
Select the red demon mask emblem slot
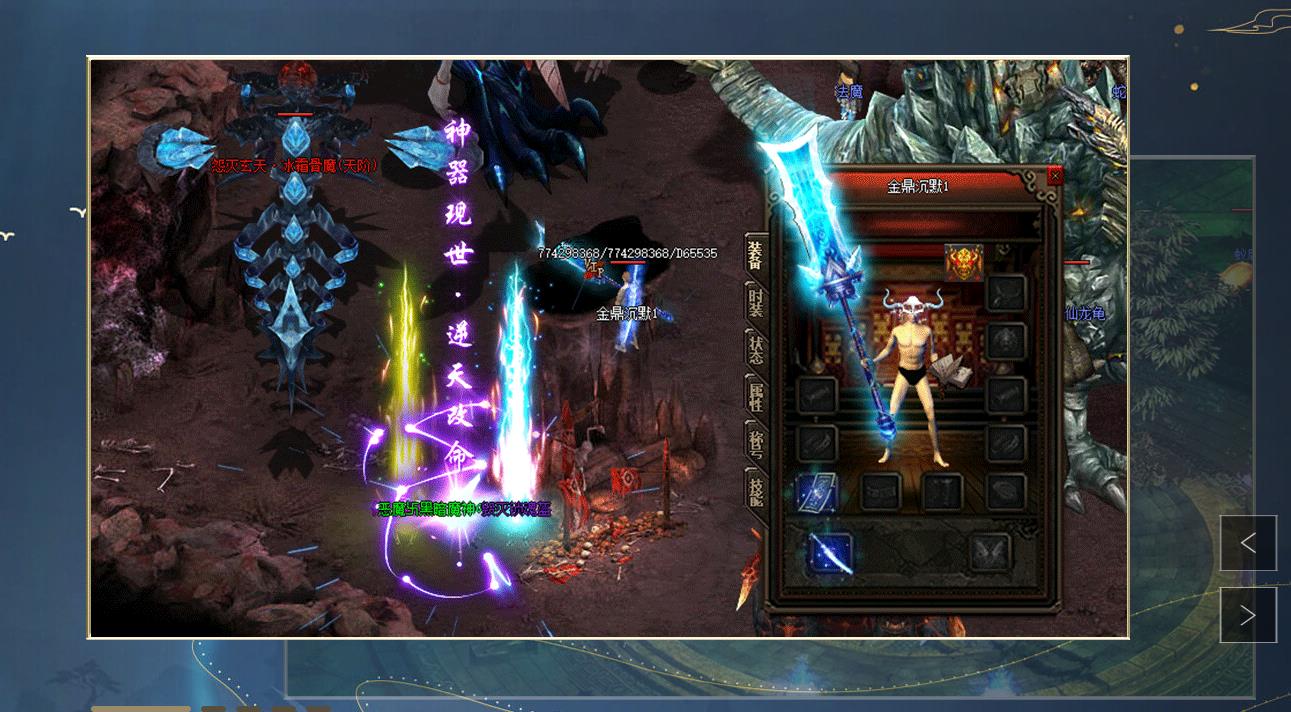[964, 263]
